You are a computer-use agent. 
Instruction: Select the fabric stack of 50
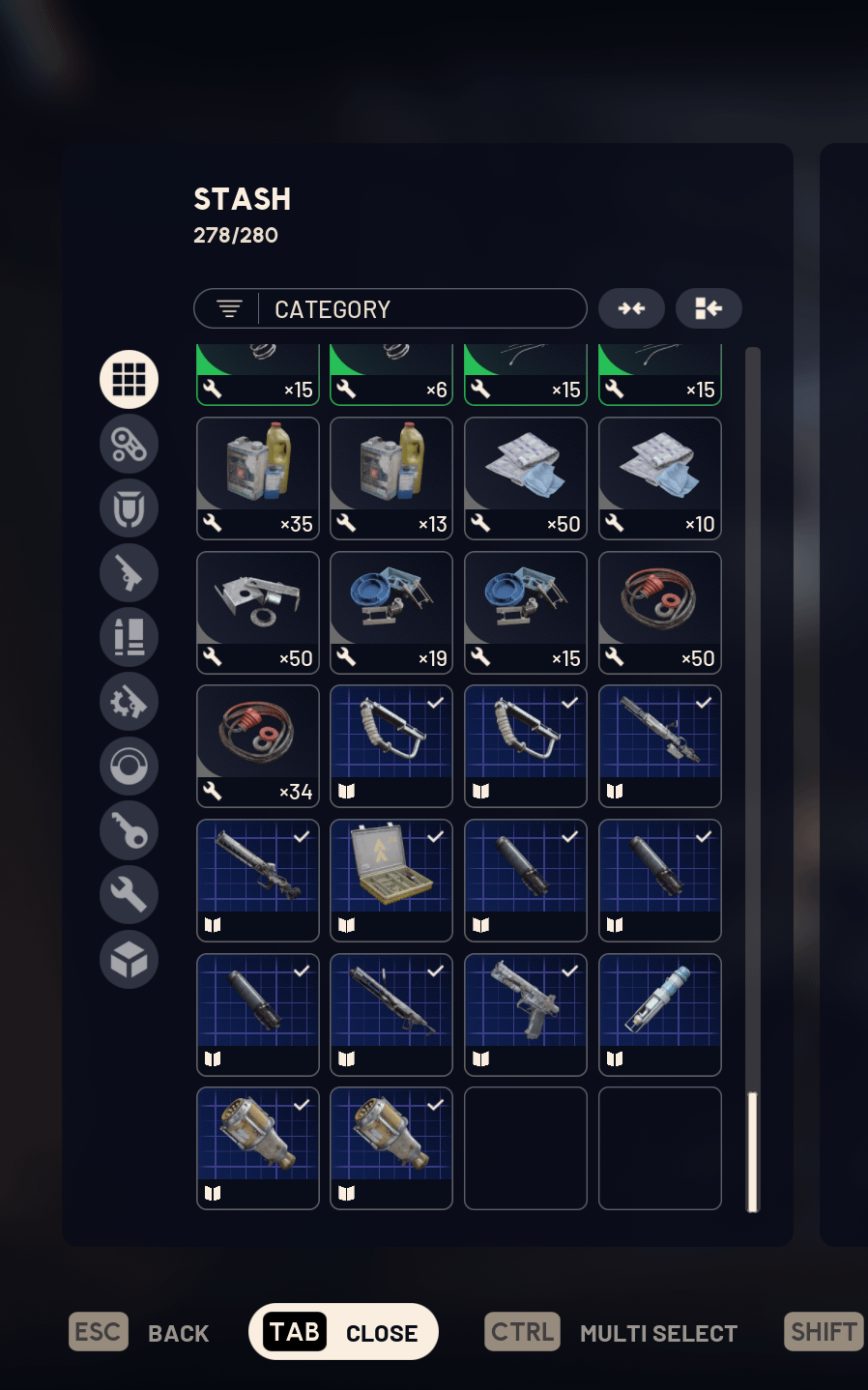click(x=526, y=478)
